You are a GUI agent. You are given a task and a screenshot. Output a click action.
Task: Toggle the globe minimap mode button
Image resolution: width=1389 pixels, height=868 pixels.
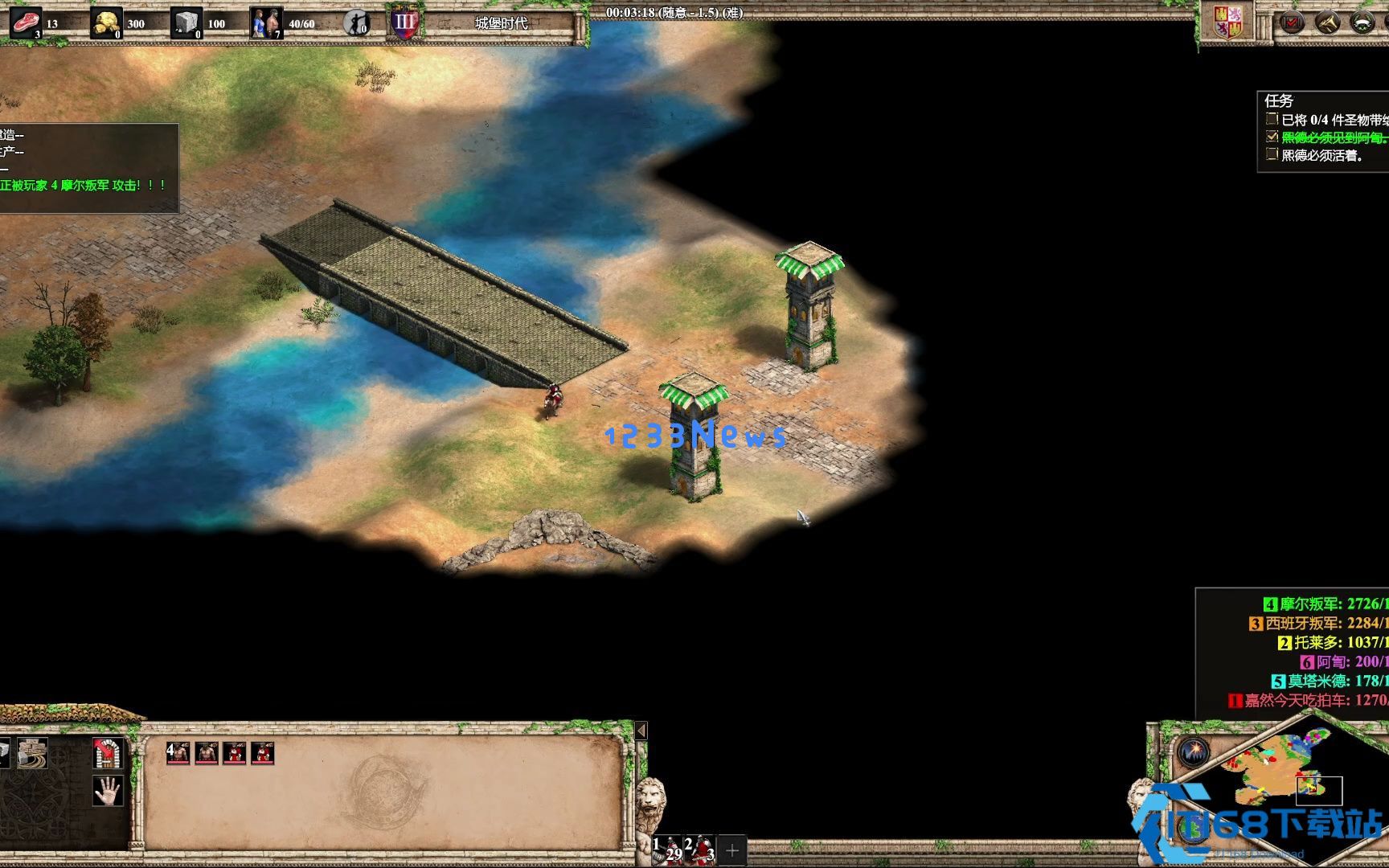pos(1193,829)
